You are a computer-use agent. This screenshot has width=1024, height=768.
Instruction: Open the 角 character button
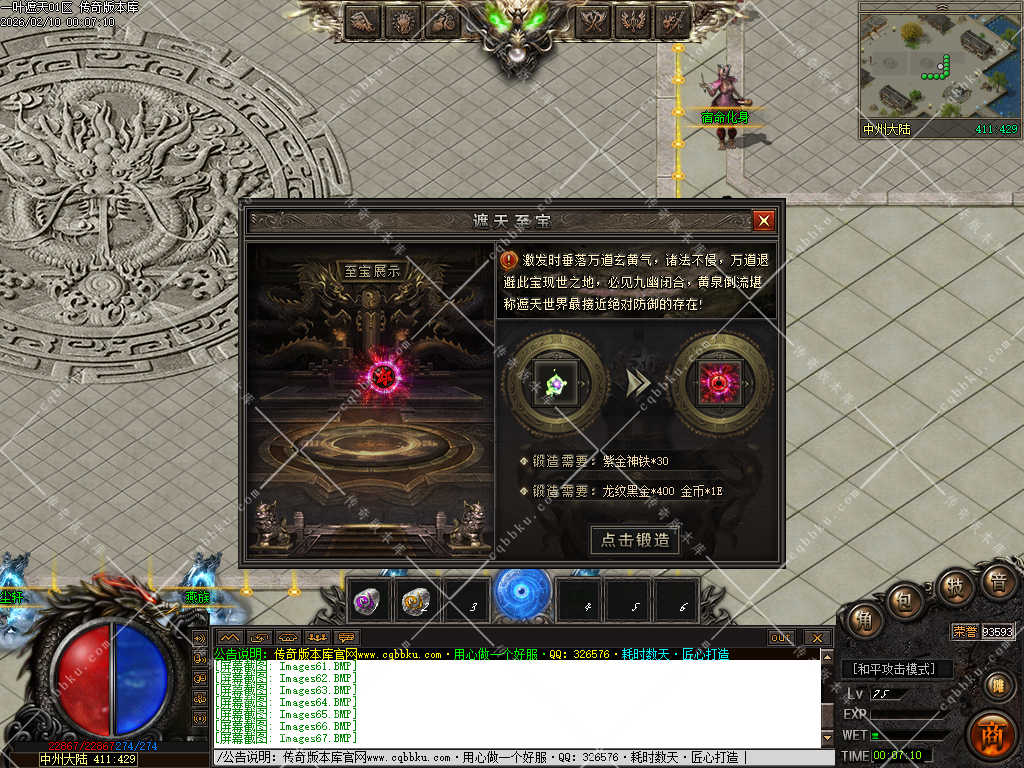[x=863, y=621]
